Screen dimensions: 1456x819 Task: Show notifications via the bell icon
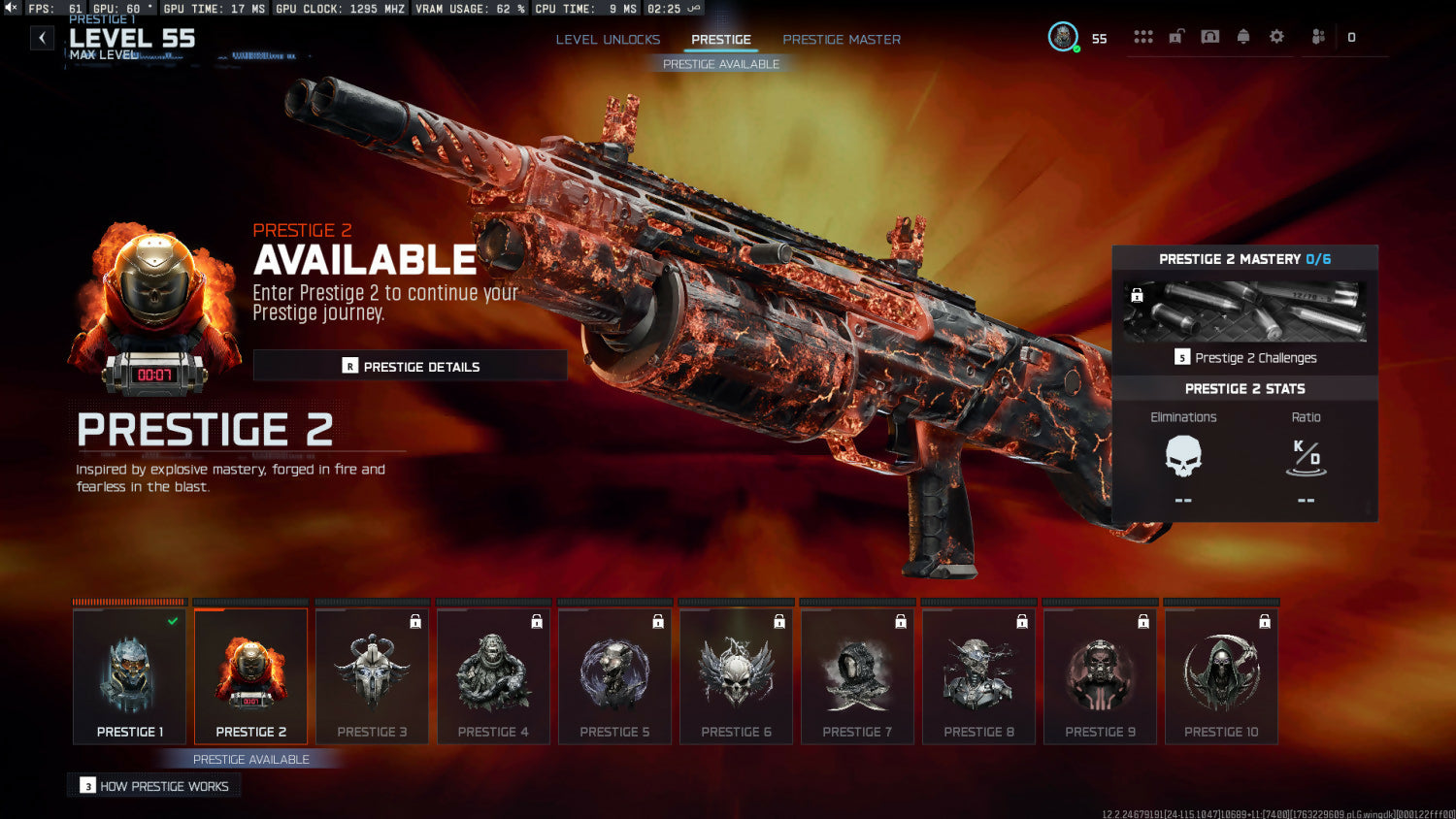point(1243,37)
